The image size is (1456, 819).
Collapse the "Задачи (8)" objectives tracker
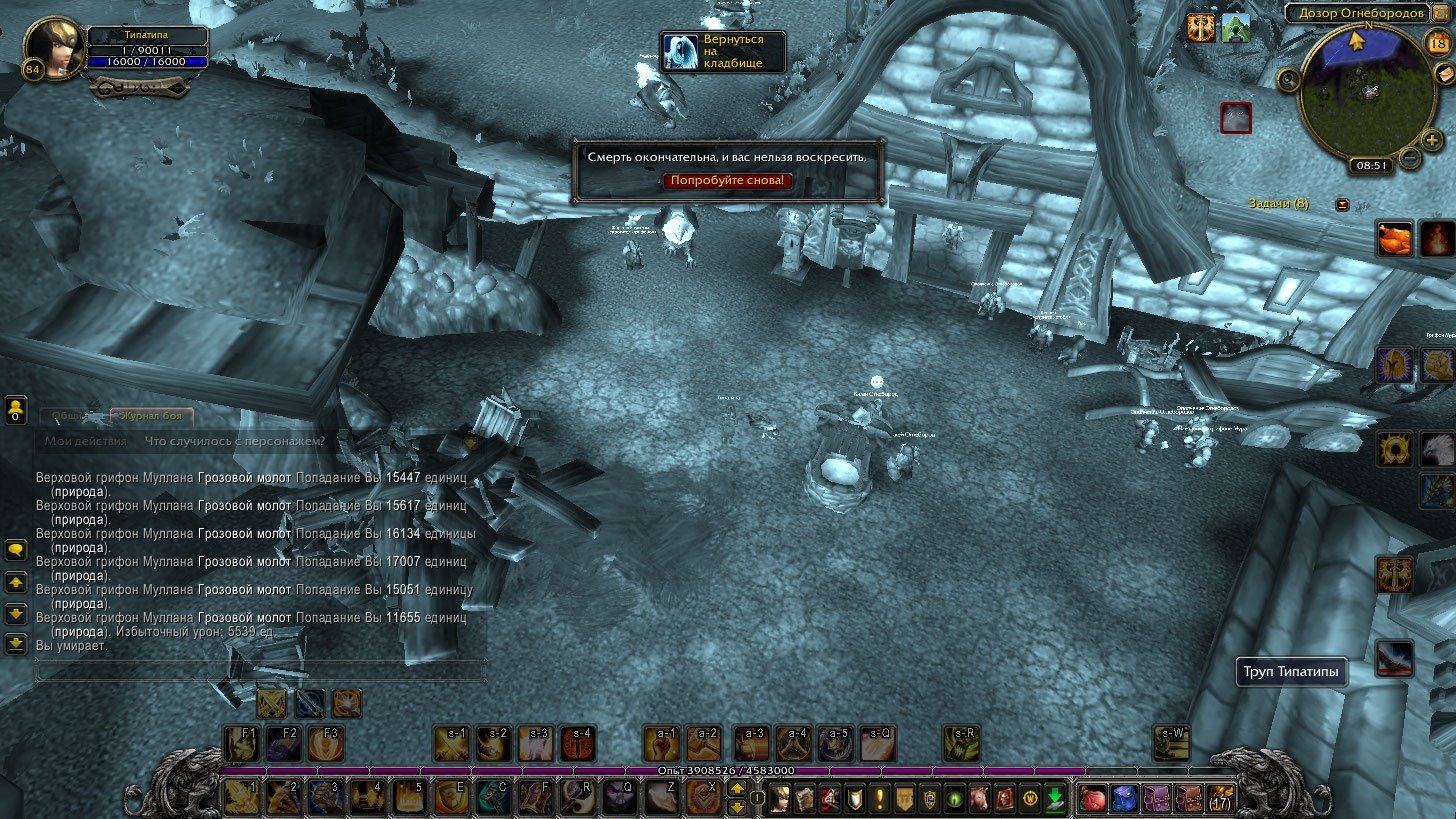[x=1342, y=205]
